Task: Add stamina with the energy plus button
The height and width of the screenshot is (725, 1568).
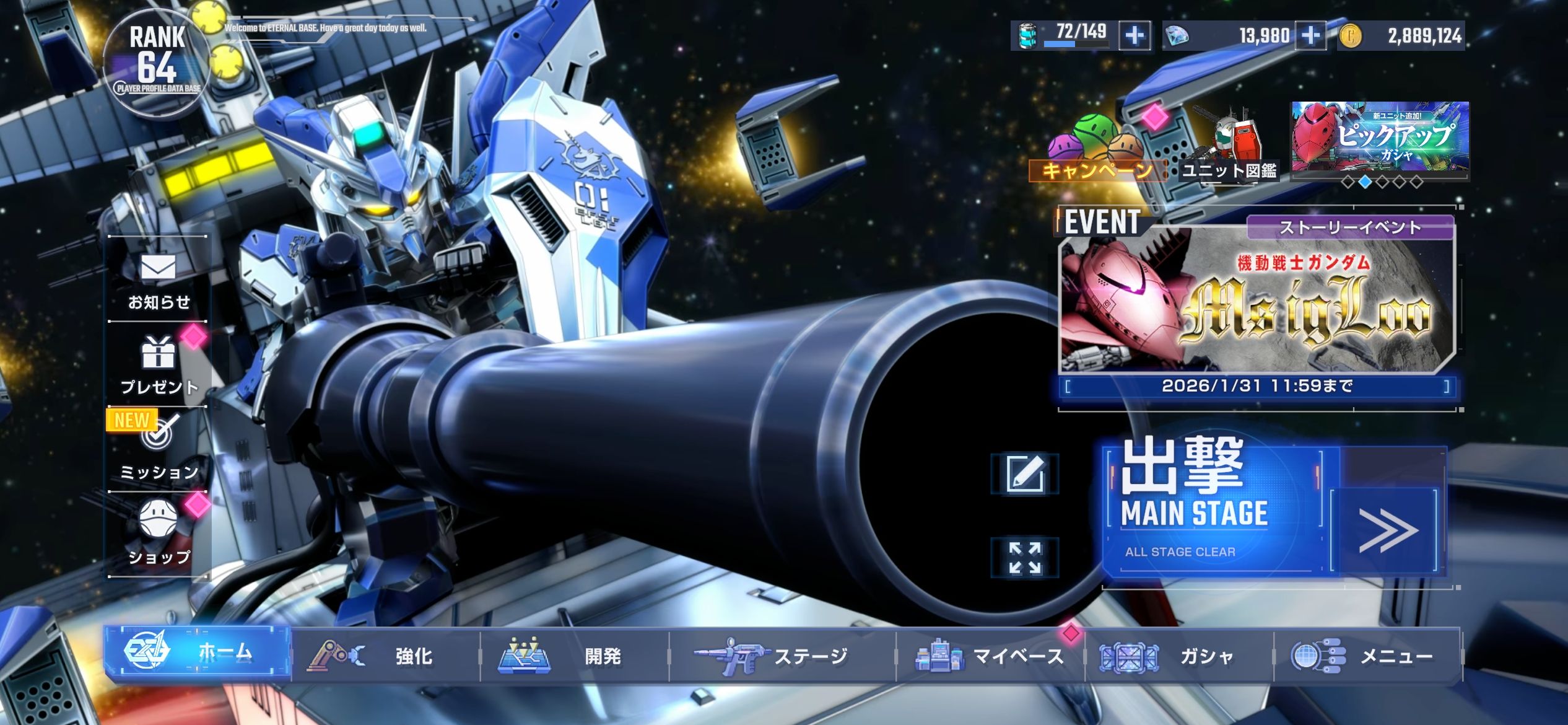Action: (x=1135, y=35)
